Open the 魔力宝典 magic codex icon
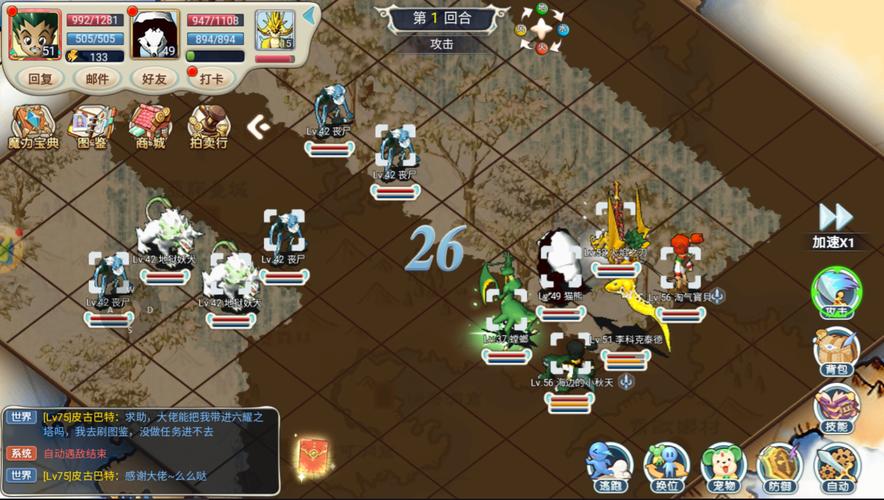Viewport: 884px width, 500px height. (33, 127)
